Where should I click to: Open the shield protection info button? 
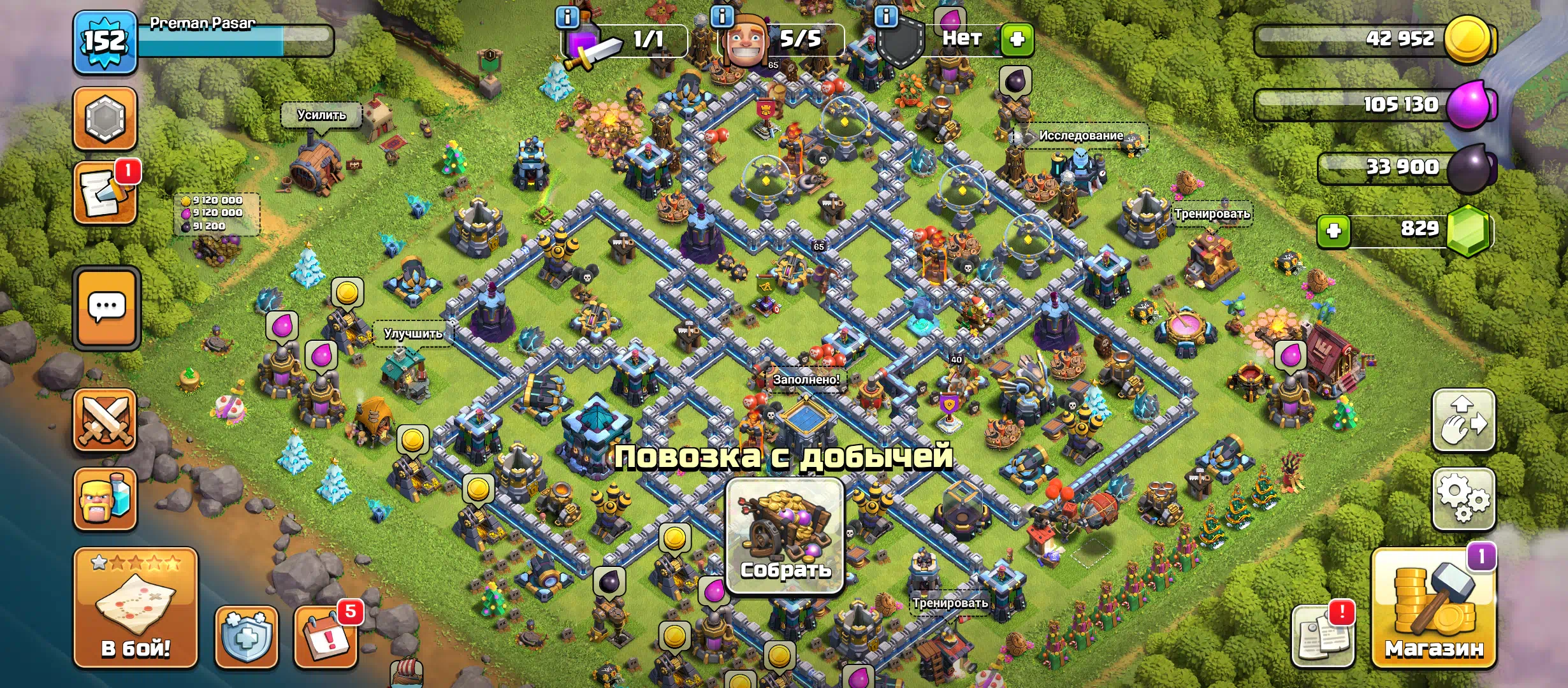(246, 636)
